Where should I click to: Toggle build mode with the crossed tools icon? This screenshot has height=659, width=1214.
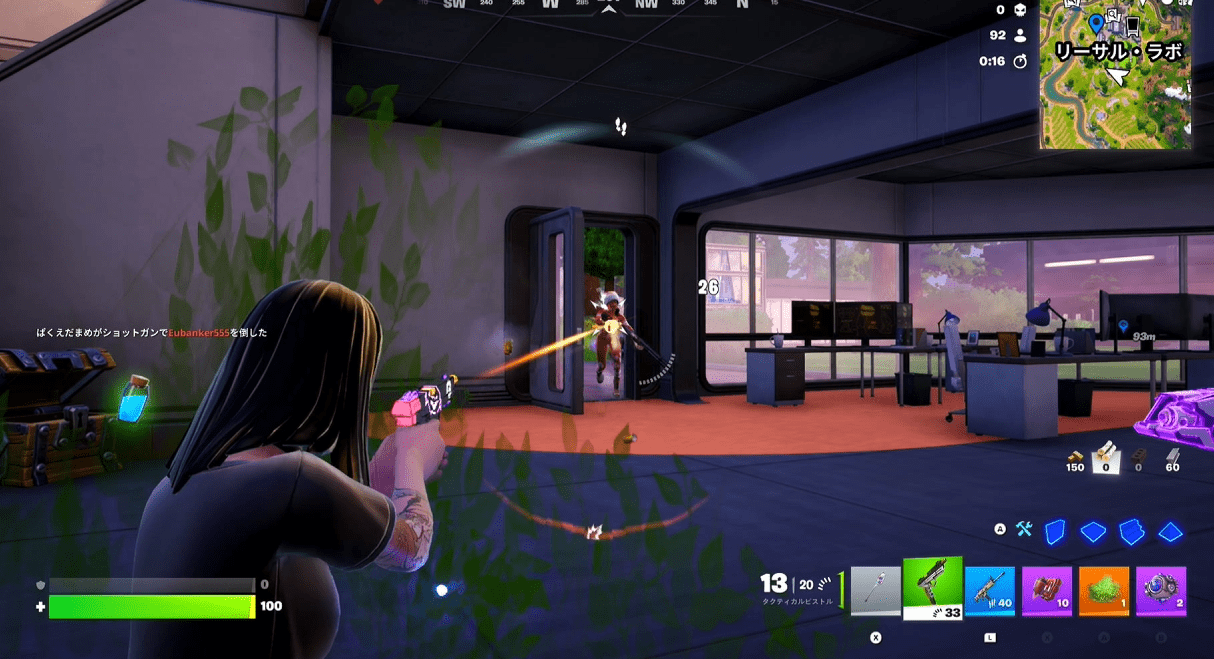1023,530
